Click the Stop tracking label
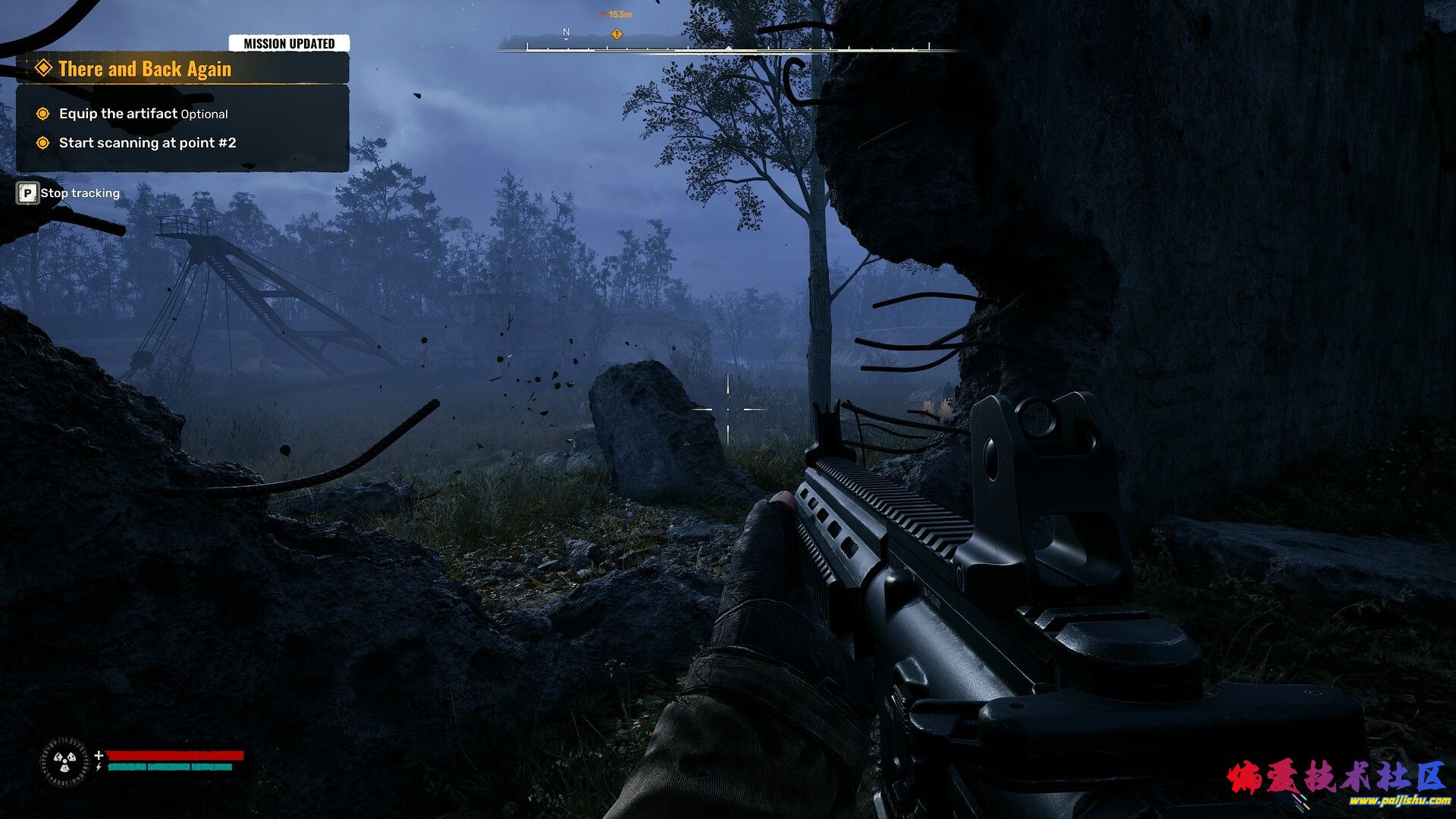1456x819 pixels. click(x=80, y=193)
